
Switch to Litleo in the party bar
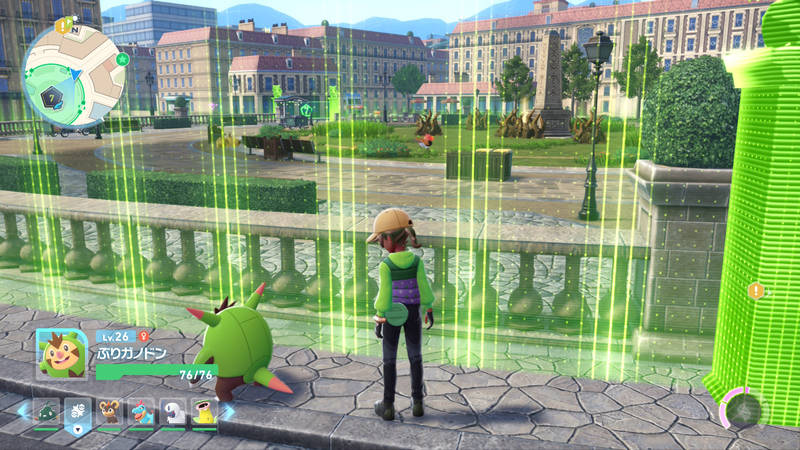coord(110,411)
